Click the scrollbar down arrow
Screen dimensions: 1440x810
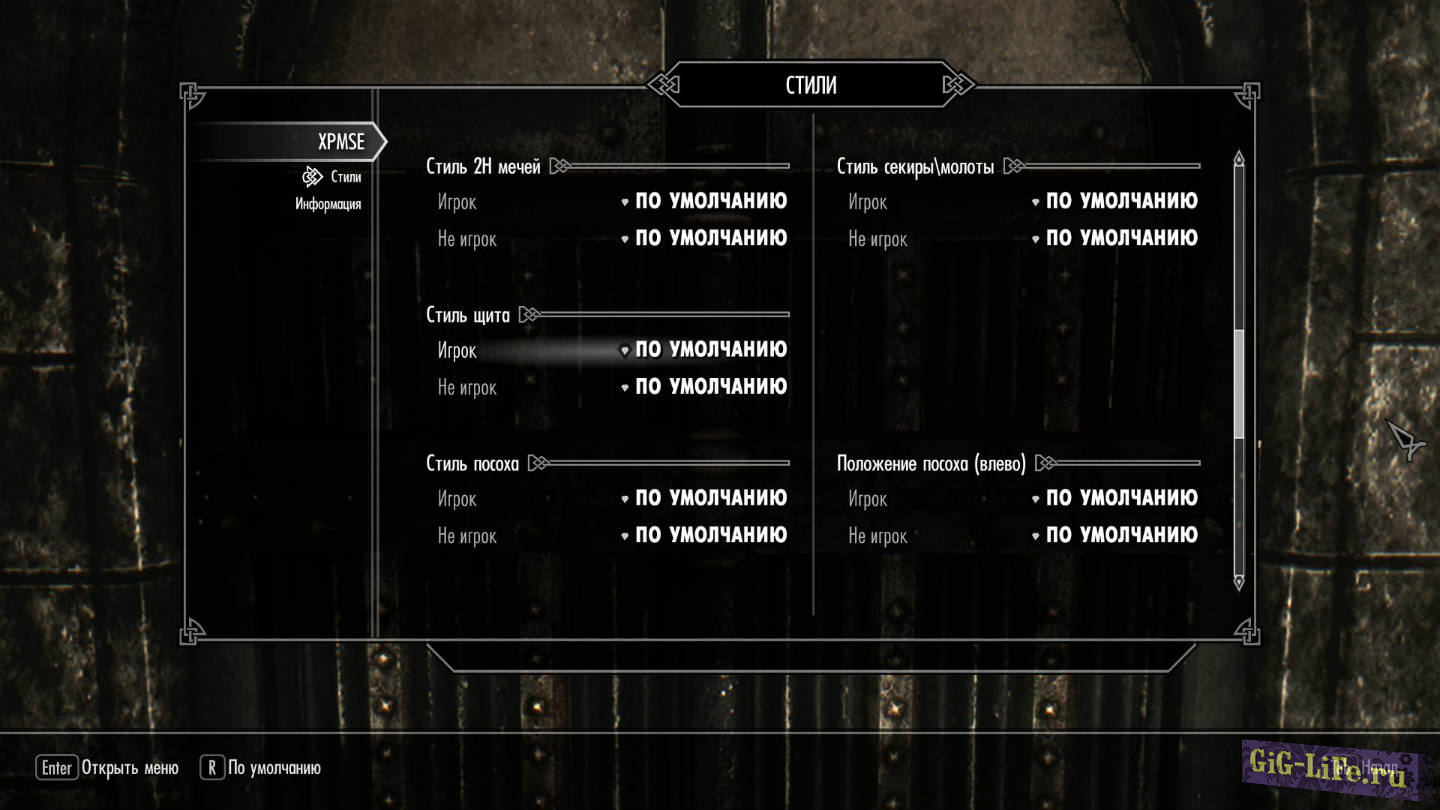pos(1239,581)
